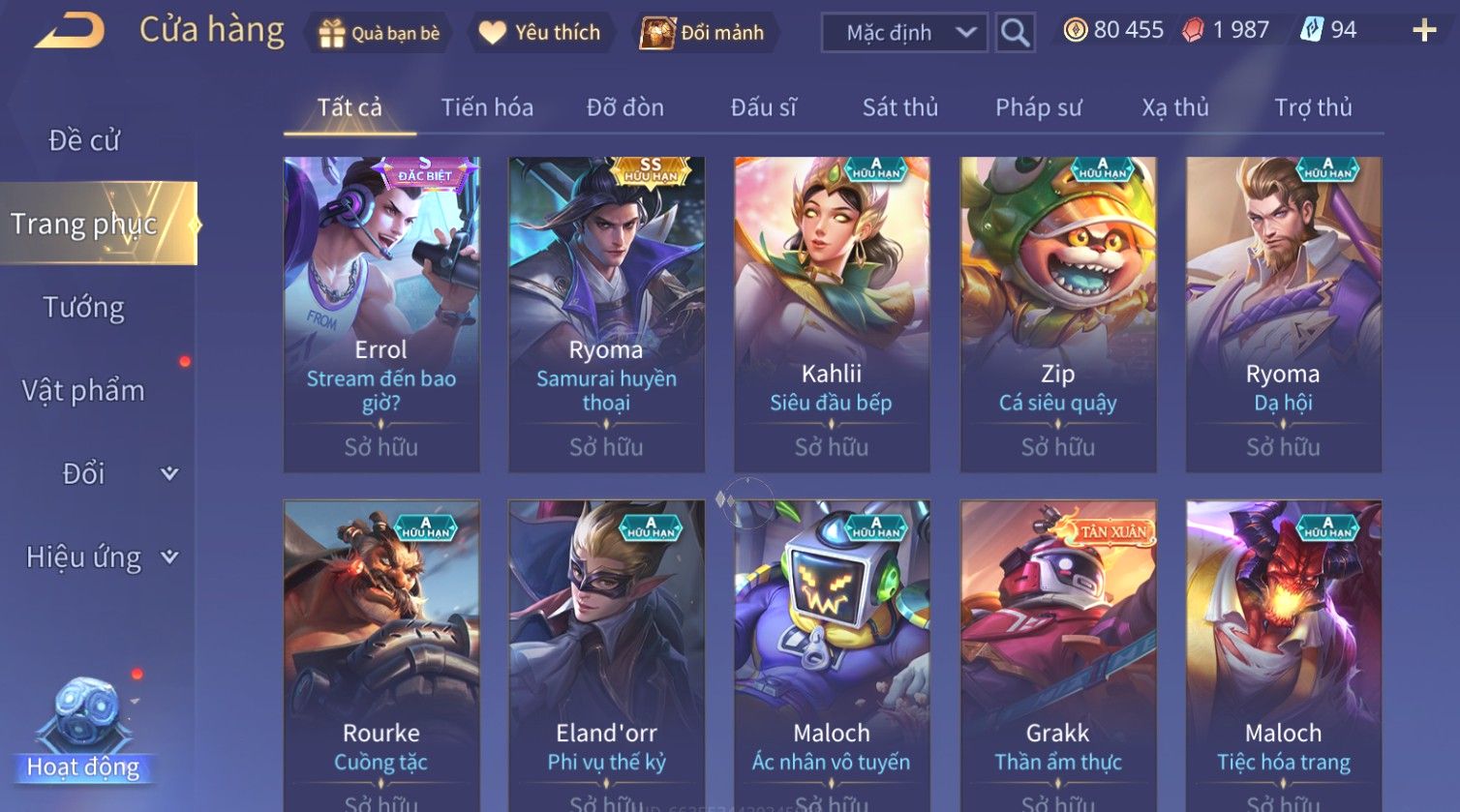Switch to the Tiến hóa tab
Screen dimensions: 1460x812
pyautogui.click(x=487, y=107)
